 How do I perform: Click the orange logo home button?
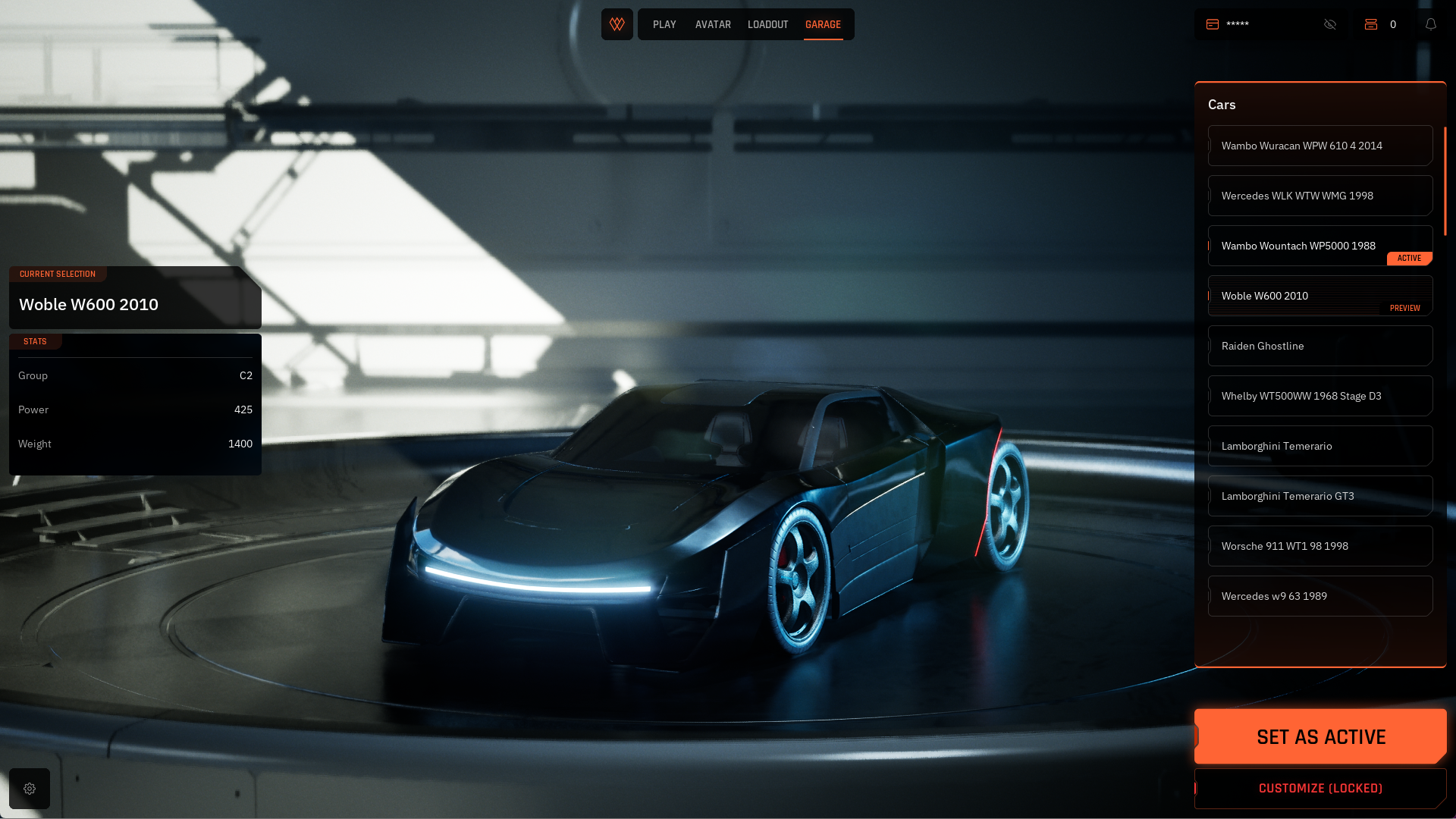click(617, 24)
